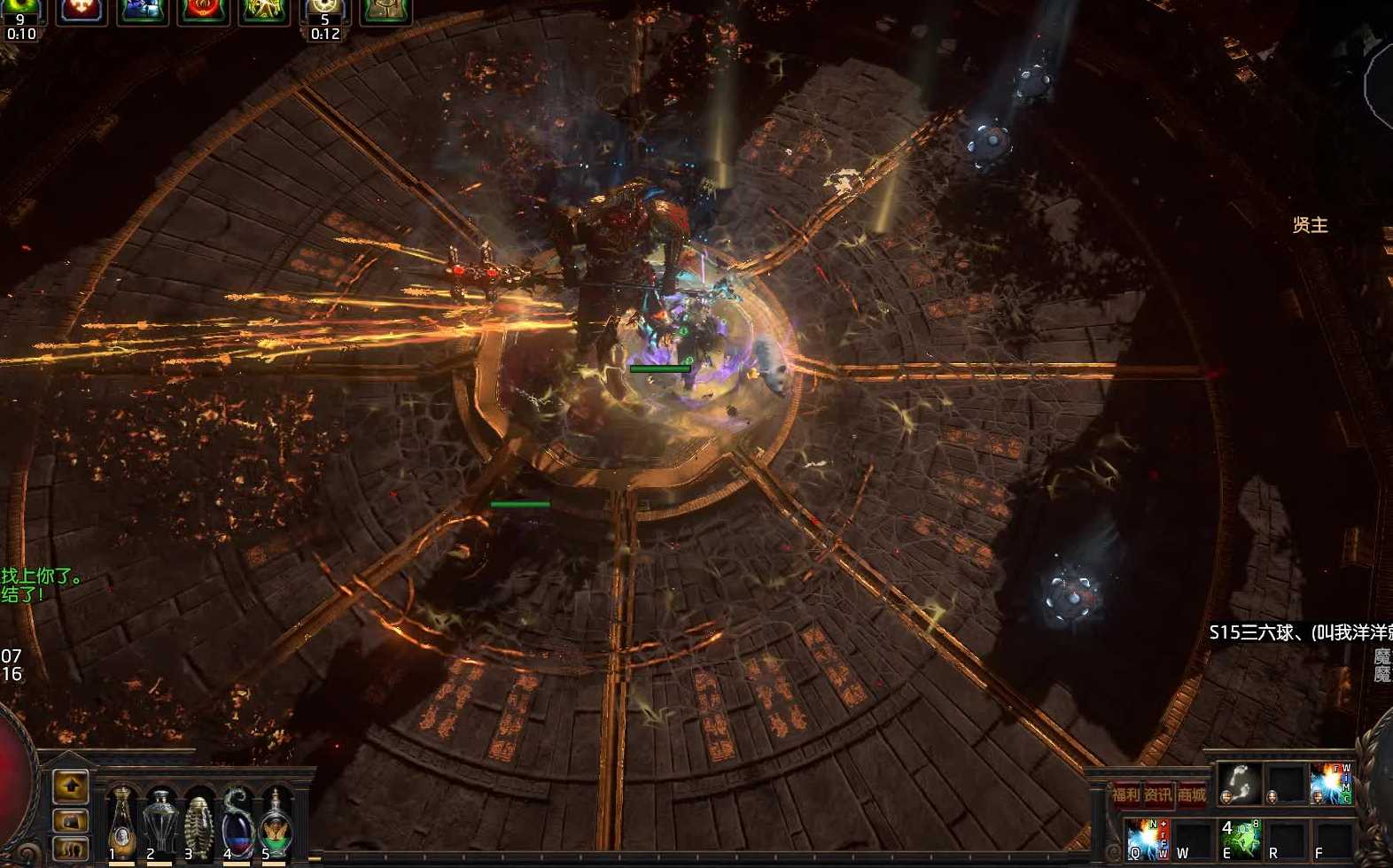Use the serpent-wrapped flask in slot 4
This screenshot has height=868, width=1393.
(237, 823)
